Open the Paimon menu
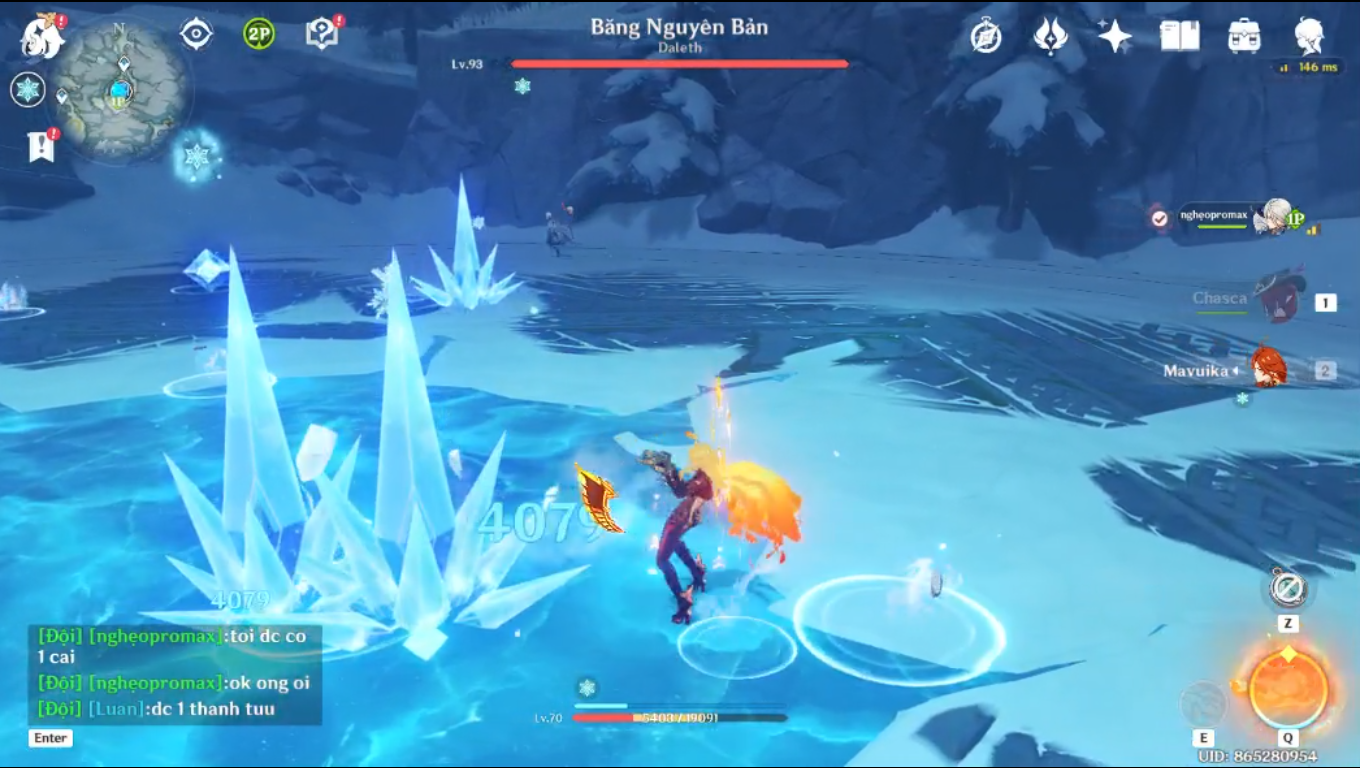 click(x=42, y=36)
